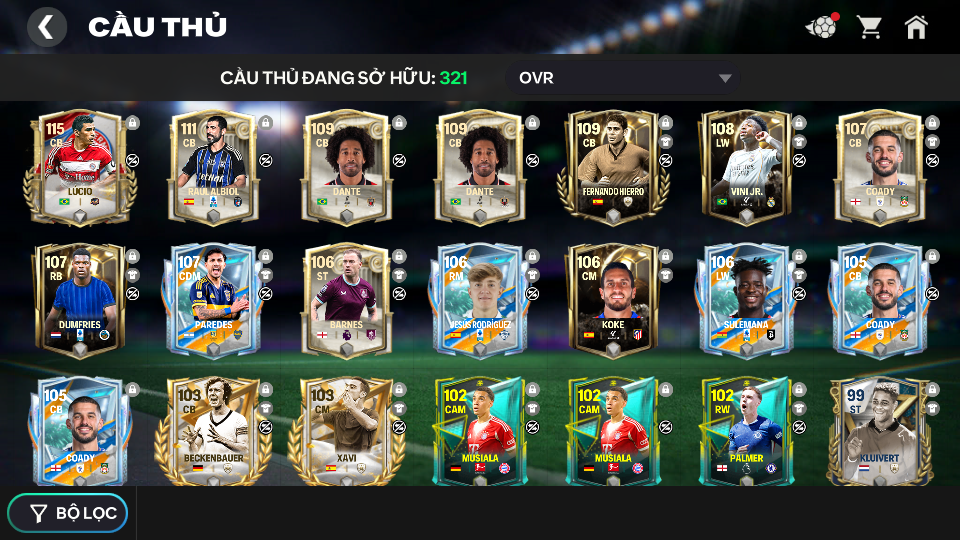960x540 pixels.
Task: Go back using the arrow button
Action: (46, 27)
